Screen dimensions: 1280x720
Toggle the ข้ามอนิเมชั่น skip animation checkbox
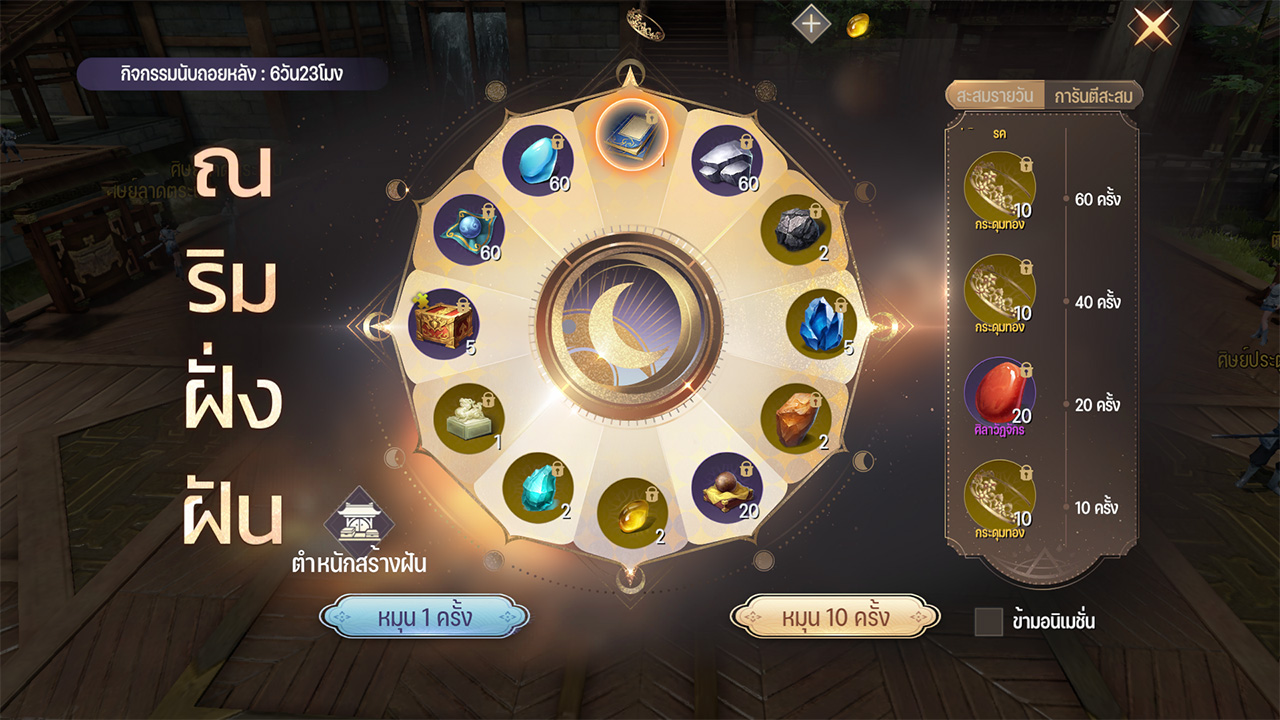point(988,621)
